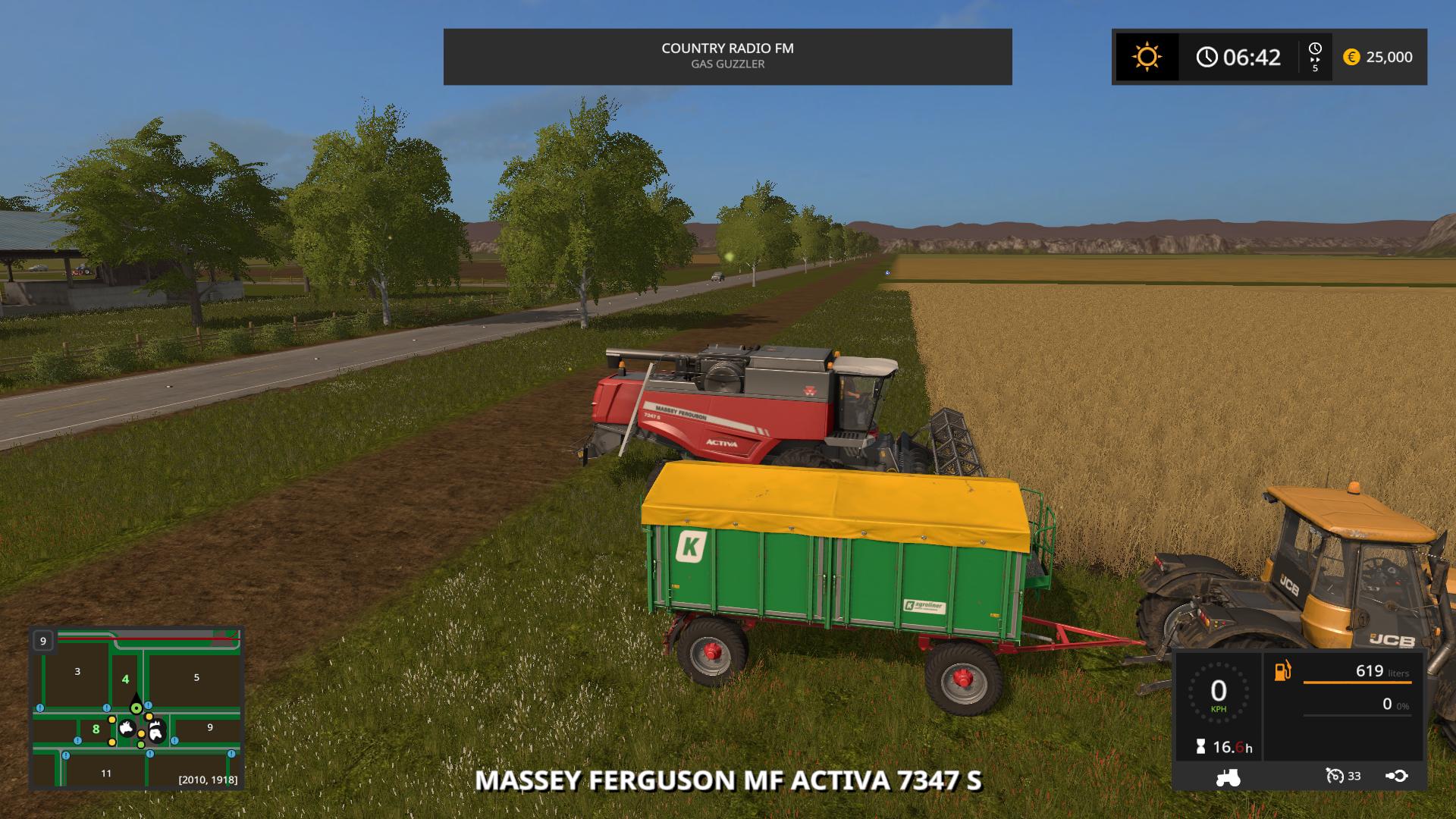Select field 4 label on minimap
The image size is (1456, 819).
(126, 679)
